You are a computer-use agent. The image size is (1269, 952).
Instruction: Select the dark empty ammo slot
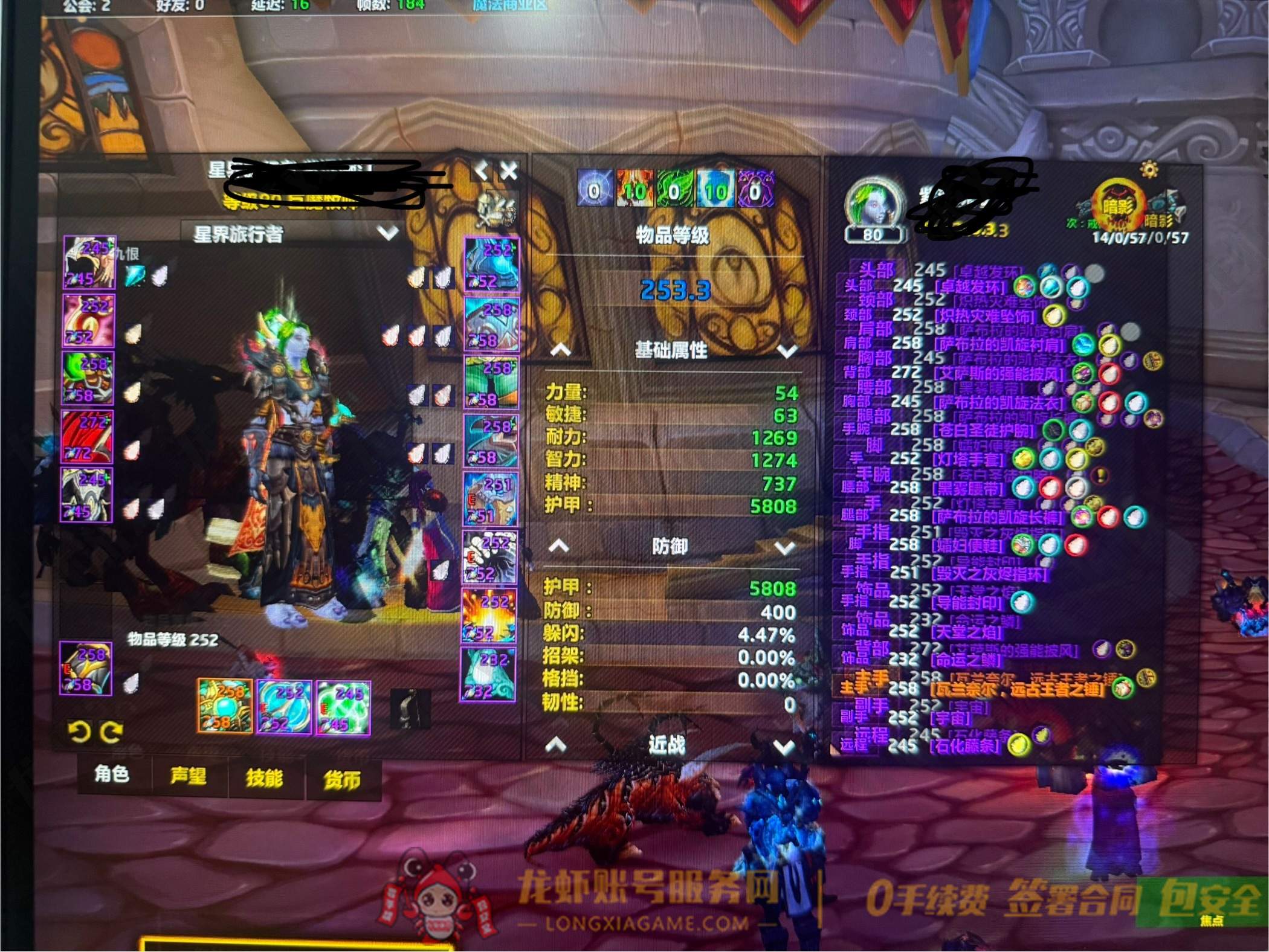(x=411, y=709)
